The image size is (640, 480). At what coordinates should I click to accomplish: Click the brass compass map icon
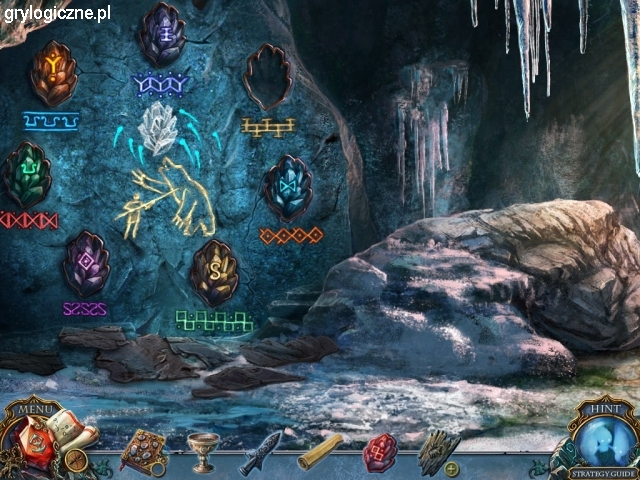(75, 462)
